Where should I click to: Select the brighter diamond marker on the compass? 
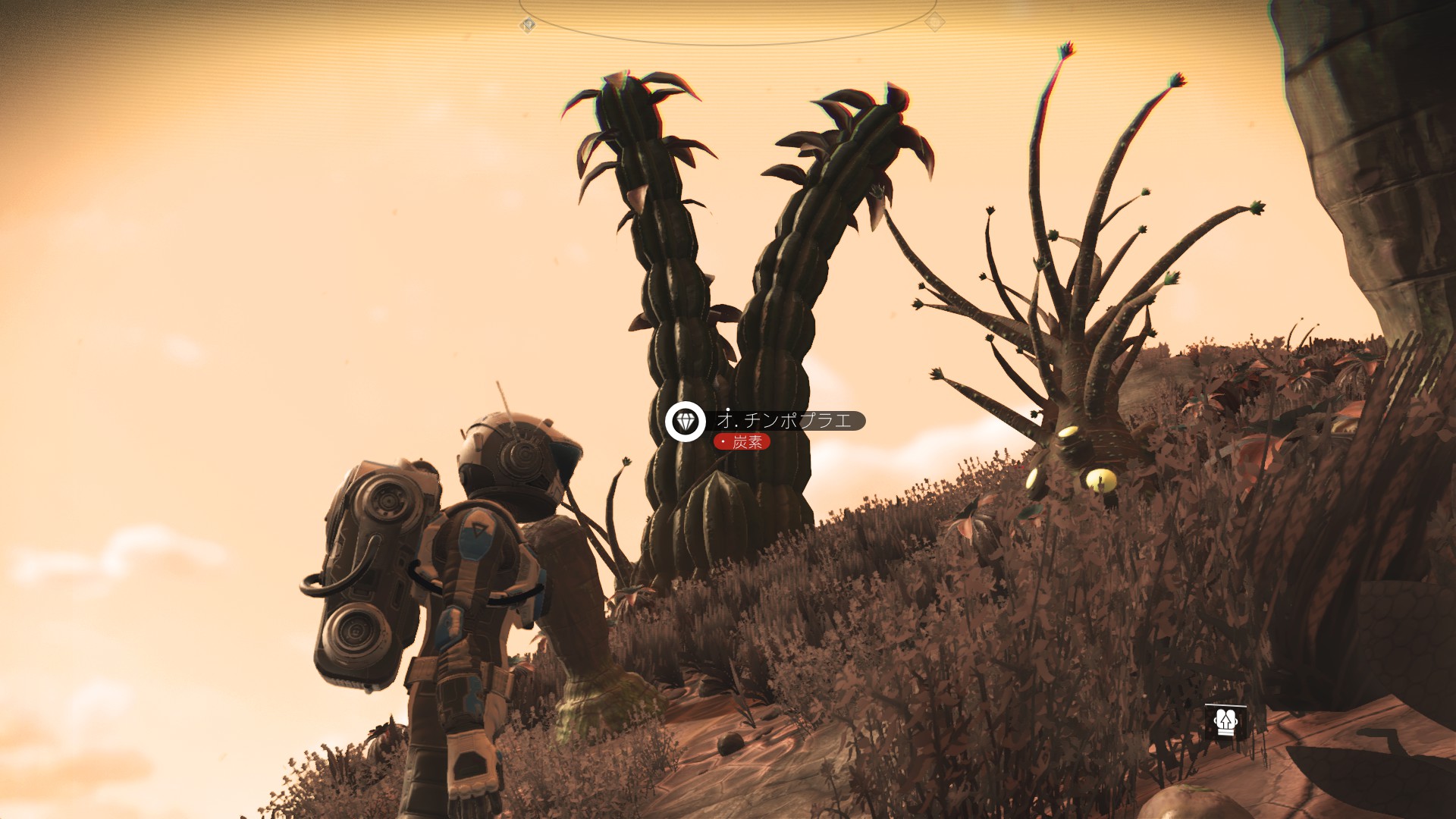click(x=528, y=25)
